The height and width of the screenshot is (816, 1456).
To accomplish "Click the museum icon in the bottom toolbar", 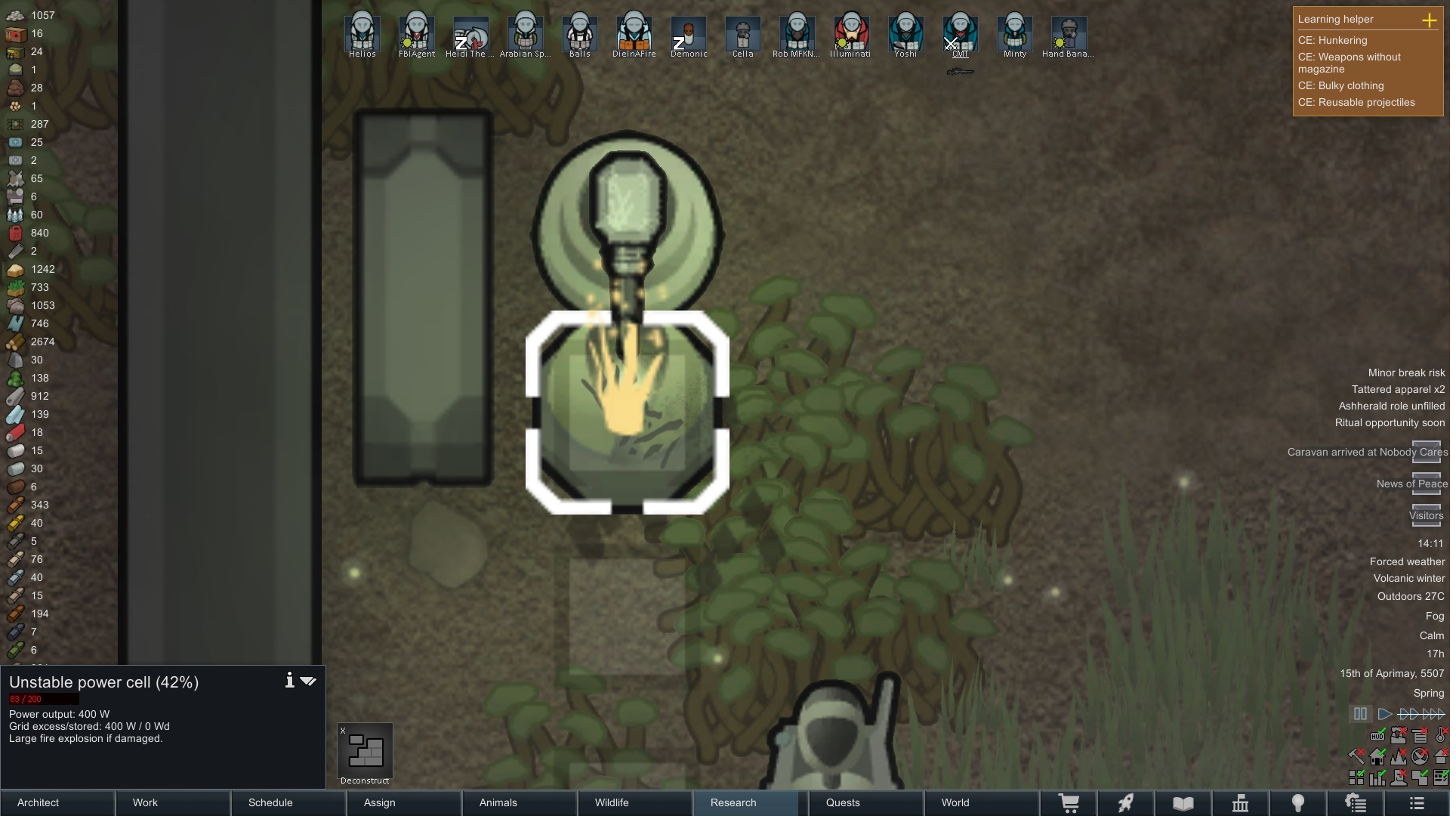I will pyautogui.click(x=1241, y=802).
